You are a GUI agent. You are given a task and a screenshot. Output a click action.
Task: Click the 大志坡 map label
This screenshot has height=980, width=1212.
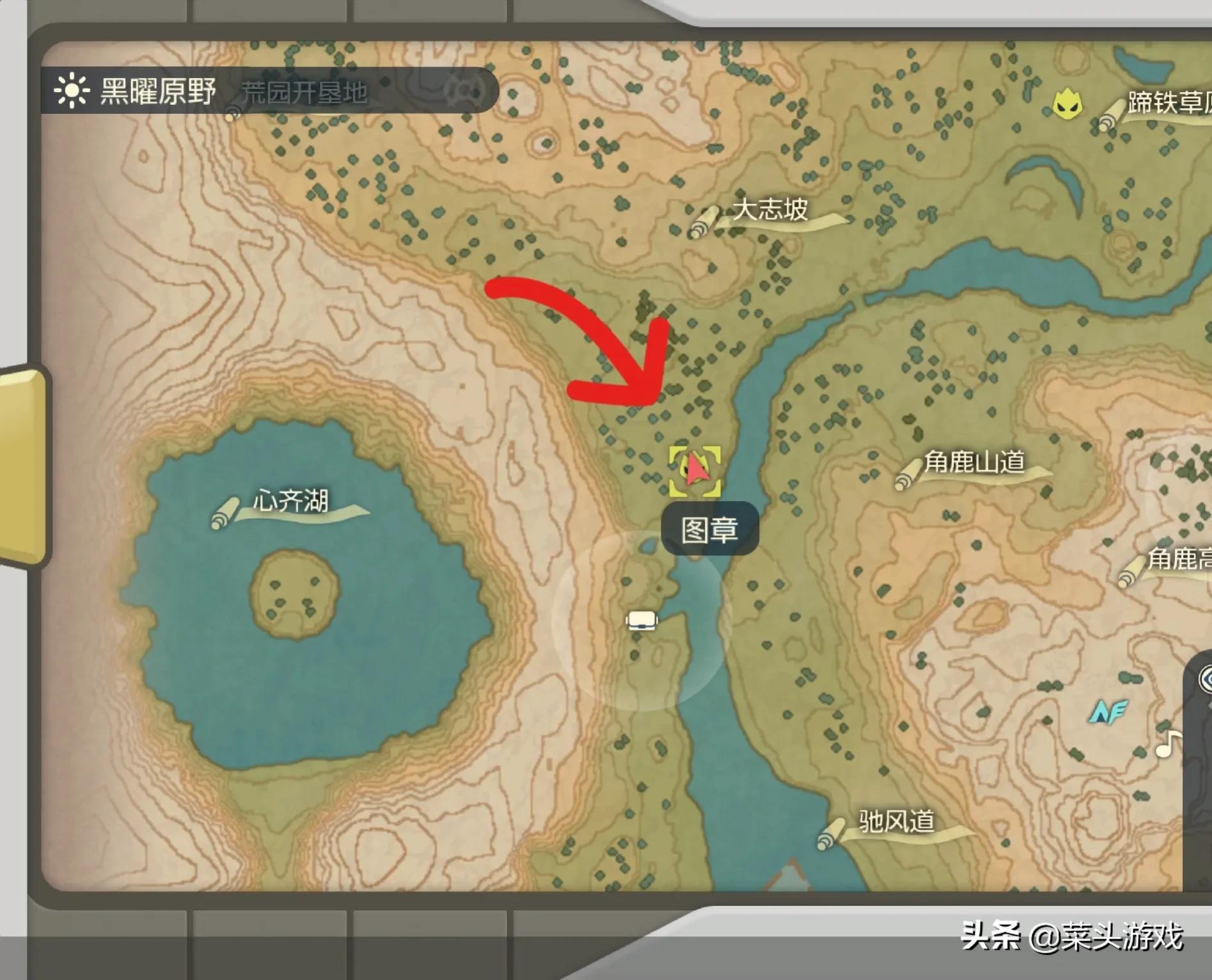pos(769,210)
